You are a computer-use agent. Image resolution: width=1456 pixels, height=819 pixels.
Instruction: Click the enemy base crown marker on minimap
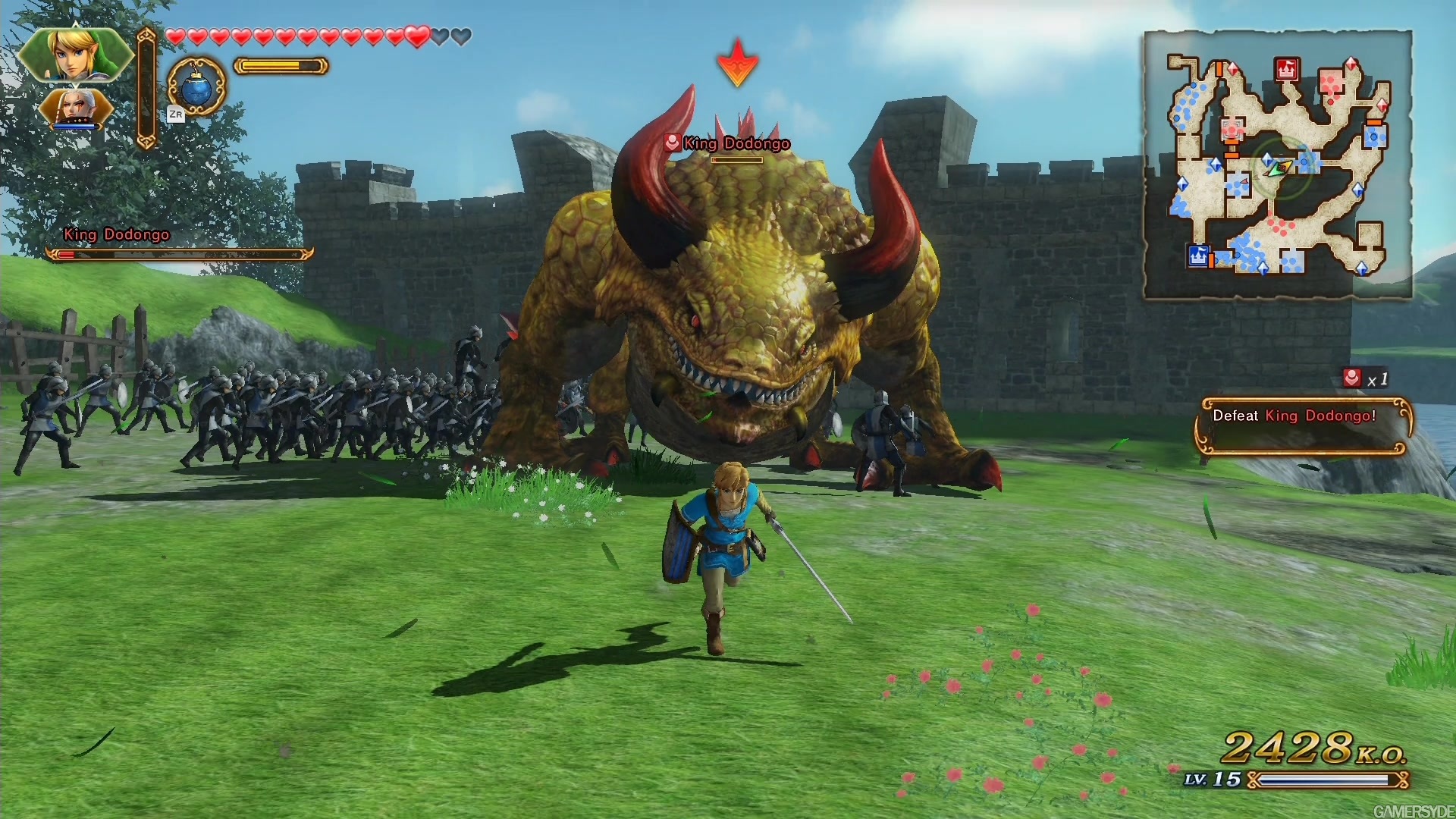tap(1285, 70)
